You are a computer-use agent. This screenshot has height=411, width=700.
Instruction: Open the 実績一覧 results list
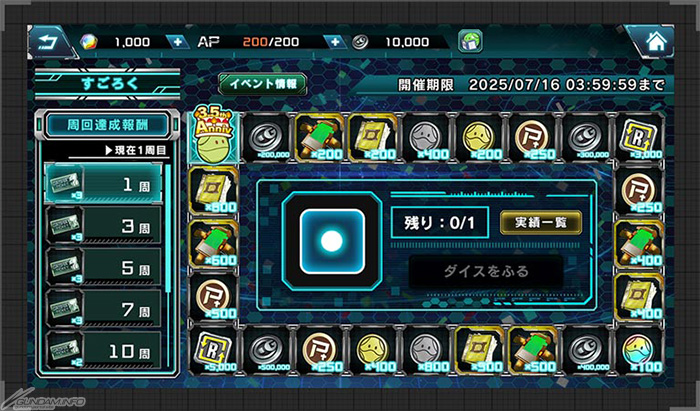540,221
